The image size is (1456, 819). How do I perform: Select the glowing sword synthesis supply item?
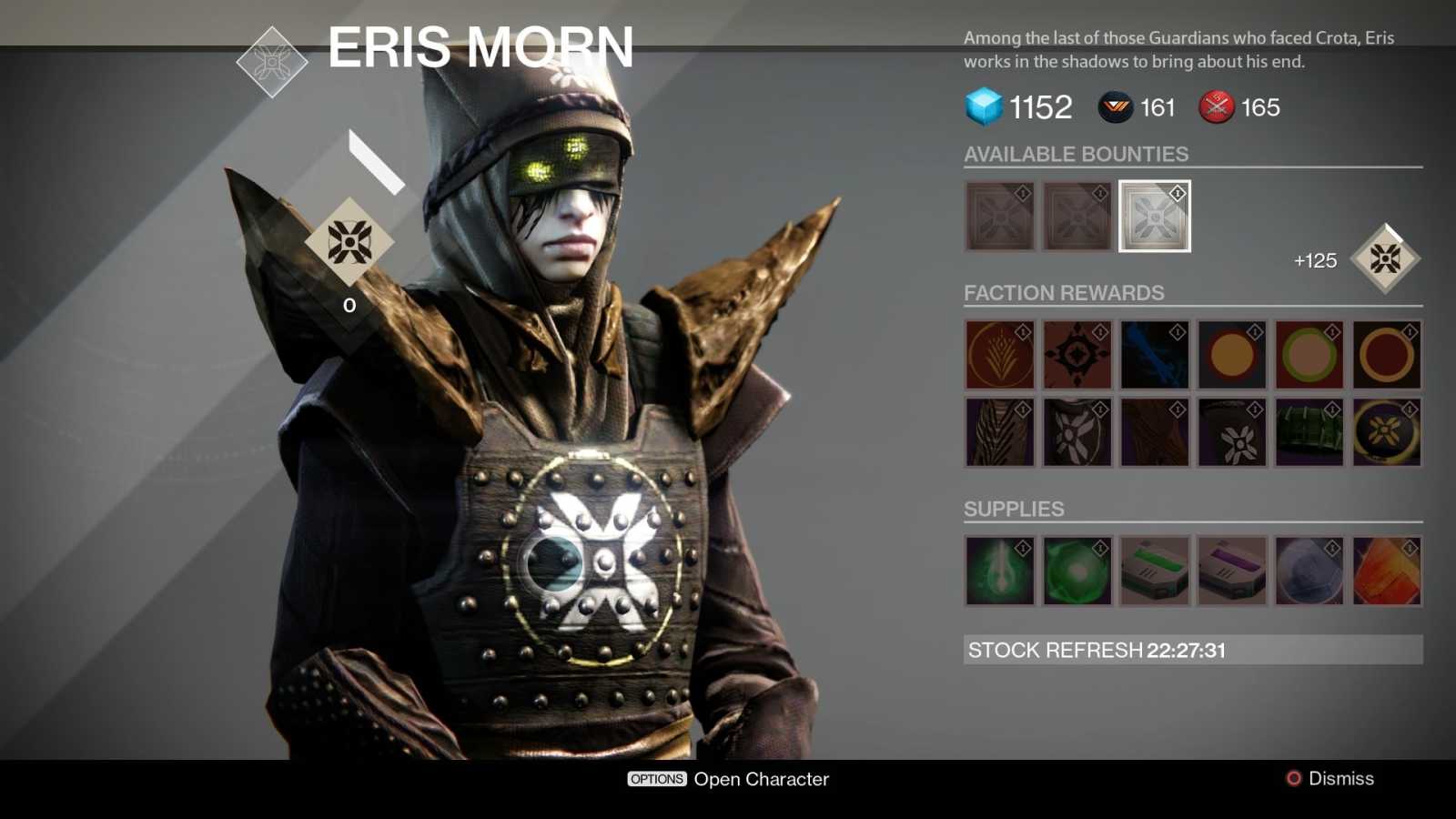998,572
